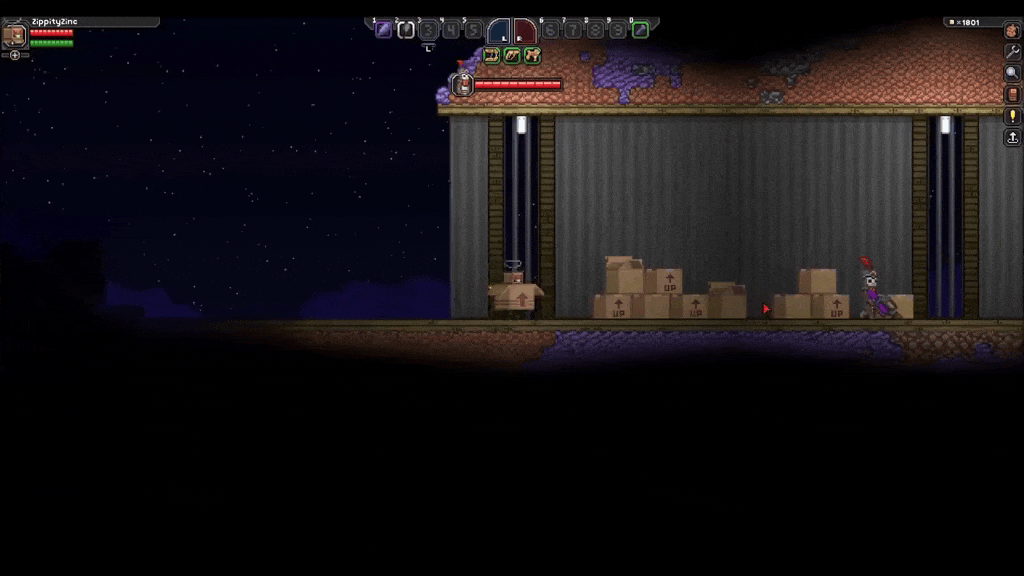The image size is (1024, 576).
Task: Select the green-bordered hotbar slot 0 item
Action: point(640,30)
